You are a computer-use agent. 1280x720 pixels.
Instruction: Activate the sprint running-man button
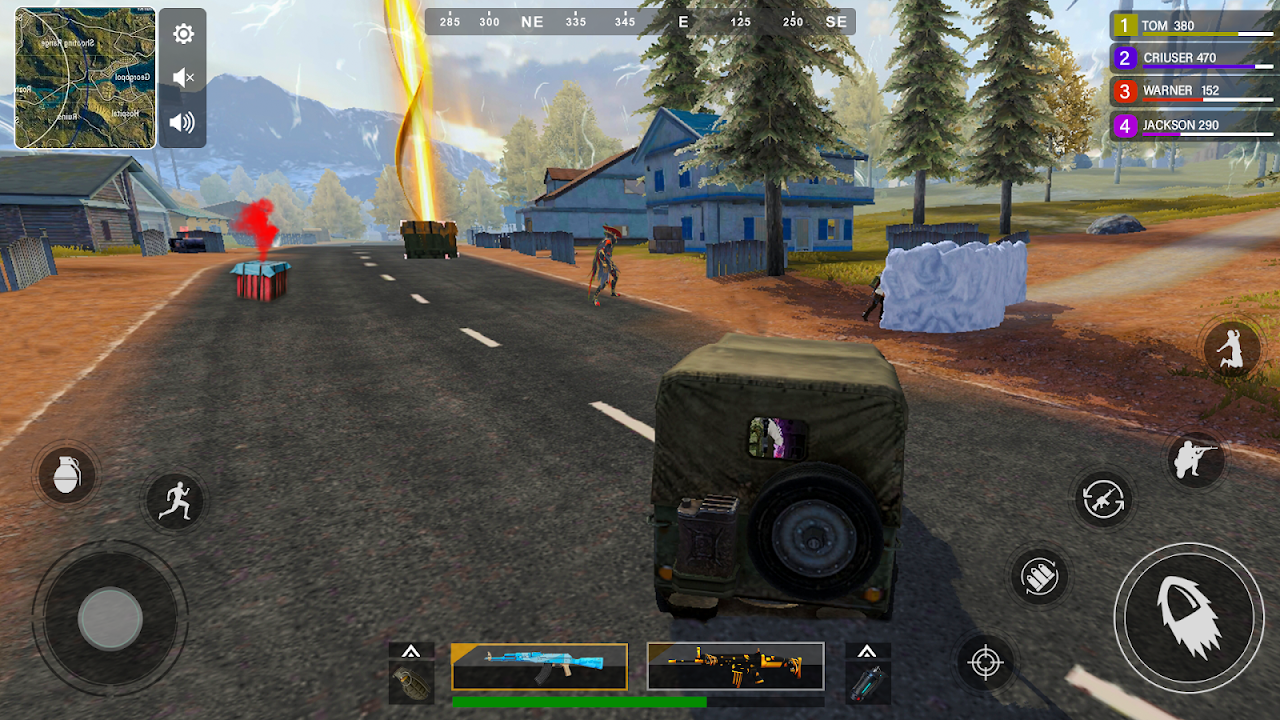tap(175, 499)
